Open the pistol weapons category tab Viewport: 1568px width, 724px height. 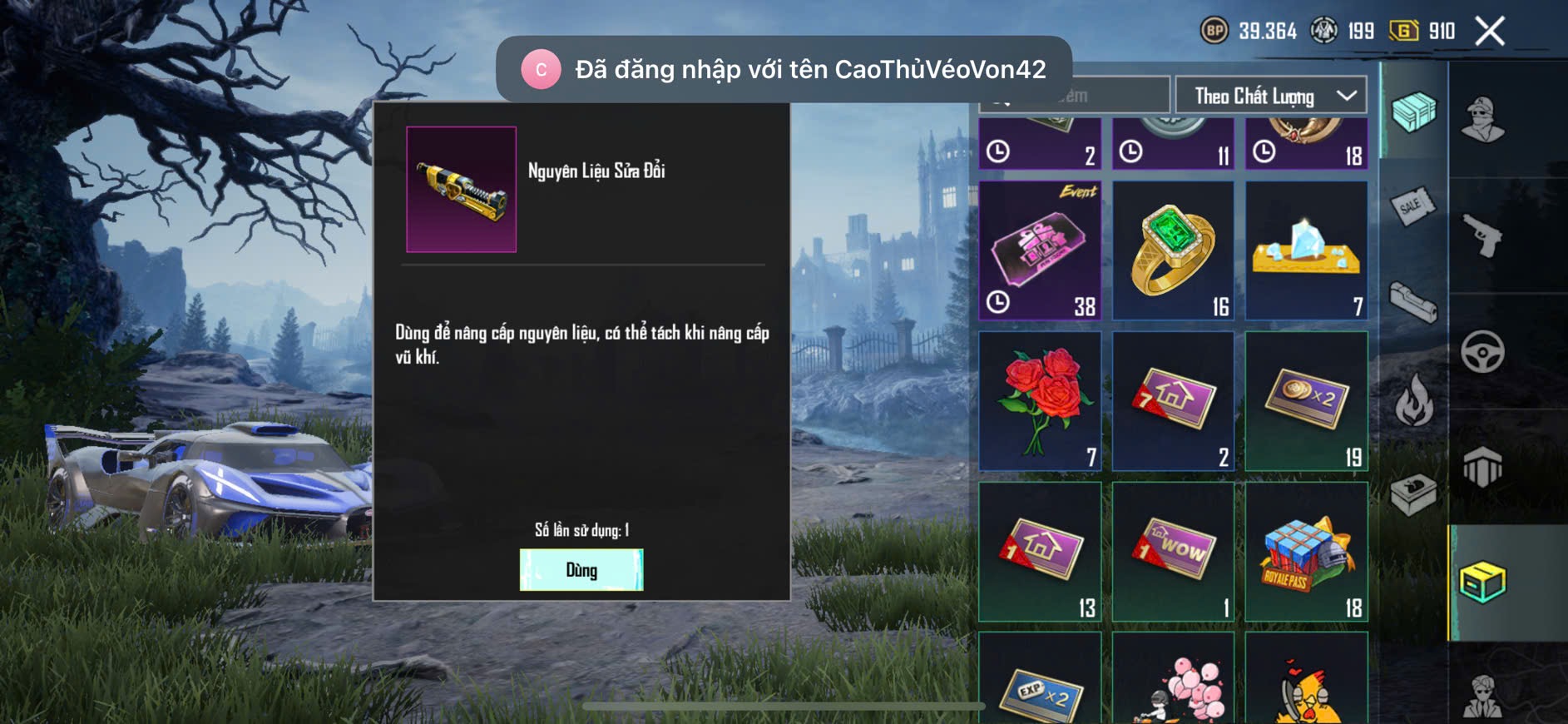pyautogui.click(x=1482, y=236)
